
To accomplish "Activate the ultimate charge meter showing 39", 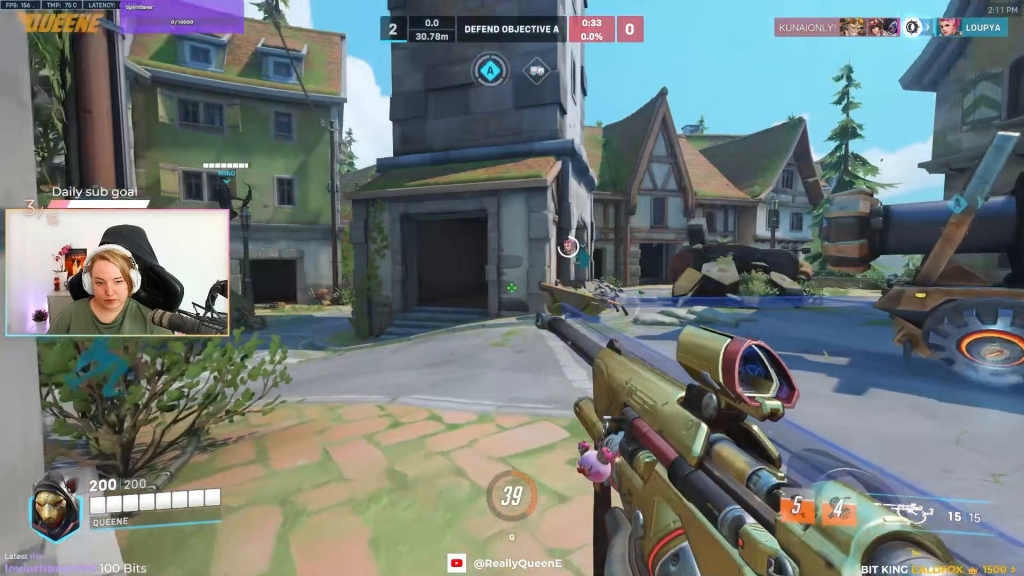I will point(512,495).
